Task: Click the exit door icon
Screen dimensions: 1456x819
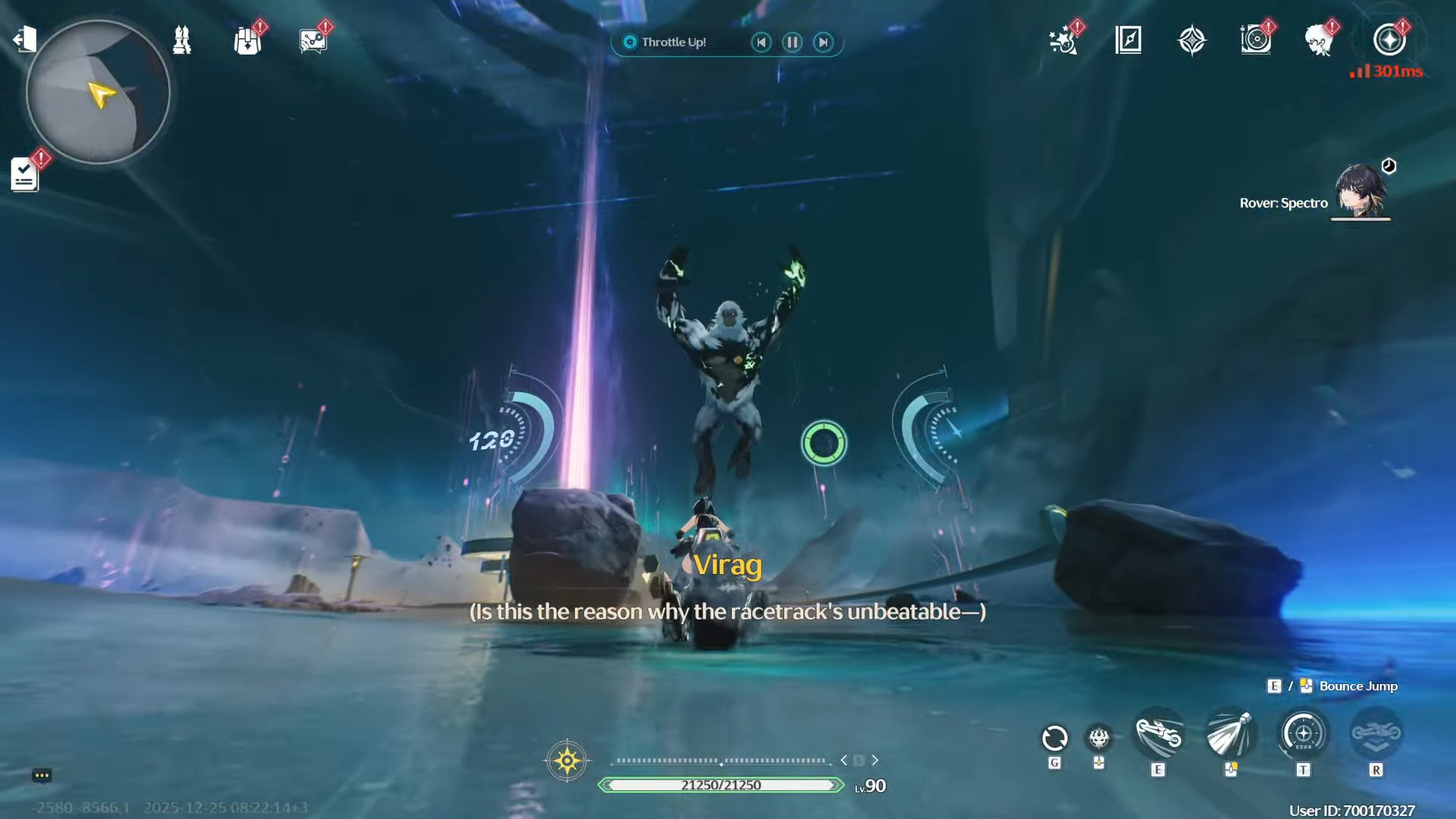Action: tap(25, 39)
